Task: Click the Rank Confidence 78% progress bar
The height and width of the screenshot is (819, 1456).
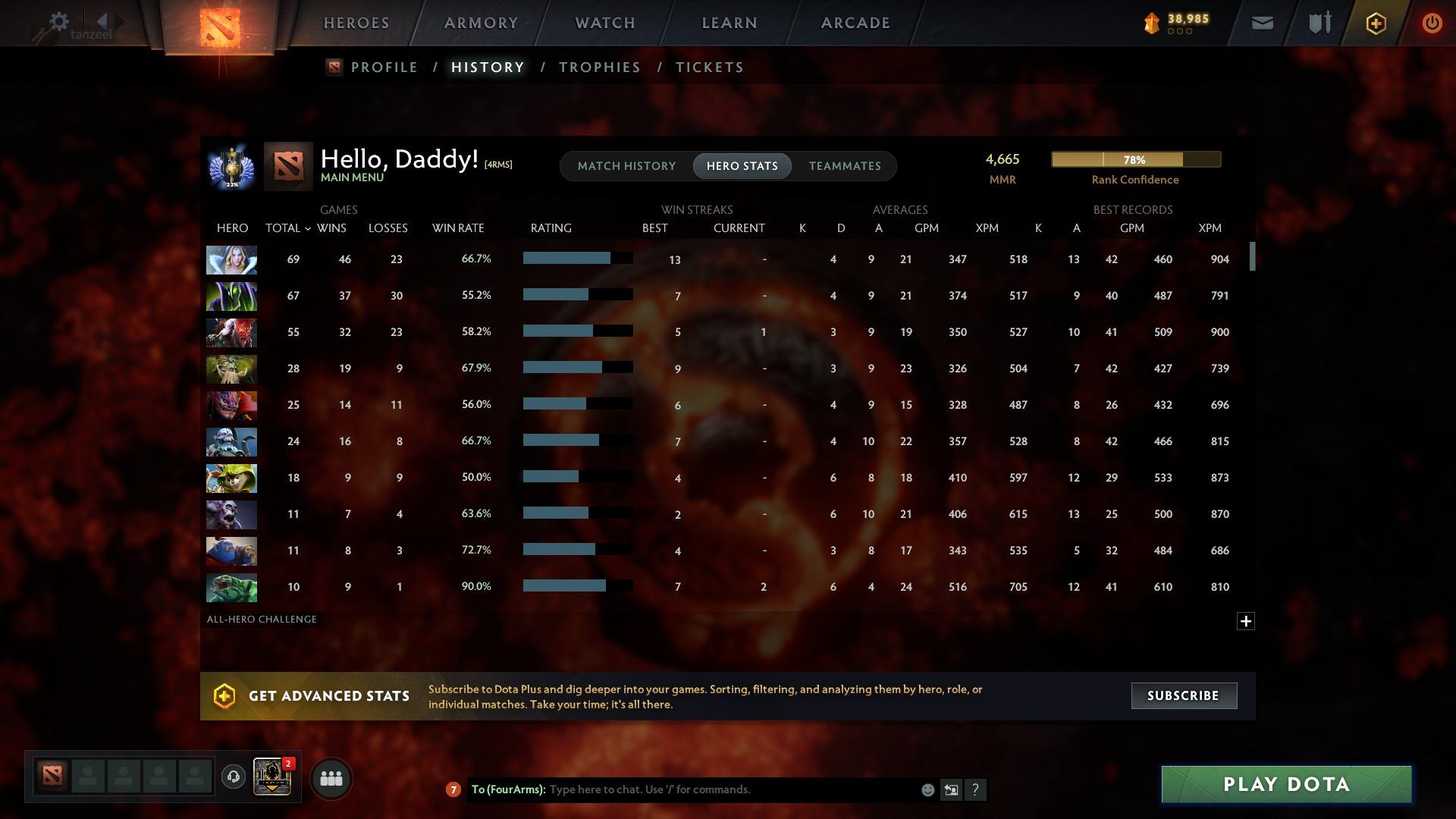Action: [1135, 159]
